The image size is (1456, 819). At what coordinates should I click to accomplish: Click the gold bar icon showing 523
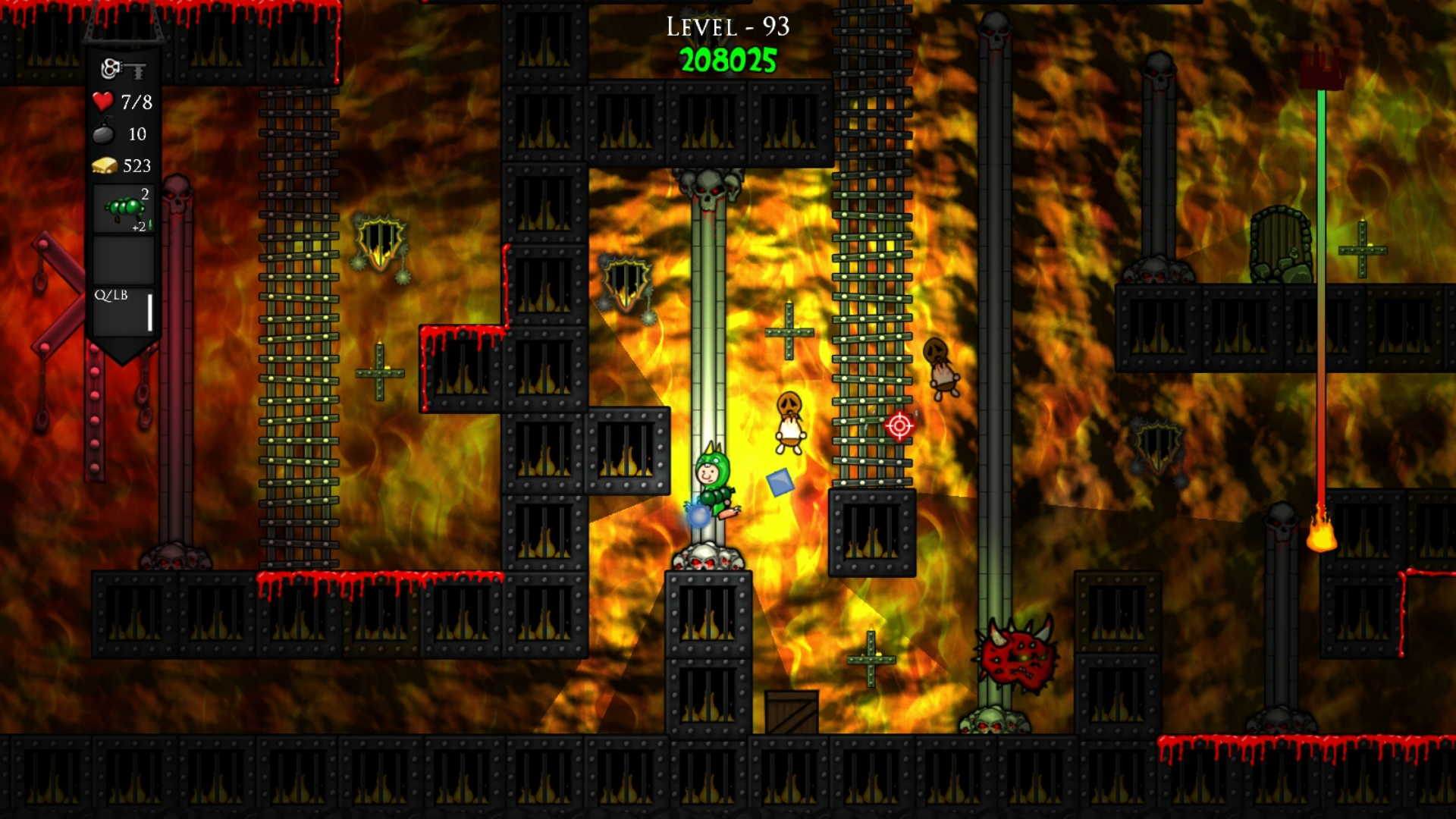pyautogui.click(x=105, y=165)
